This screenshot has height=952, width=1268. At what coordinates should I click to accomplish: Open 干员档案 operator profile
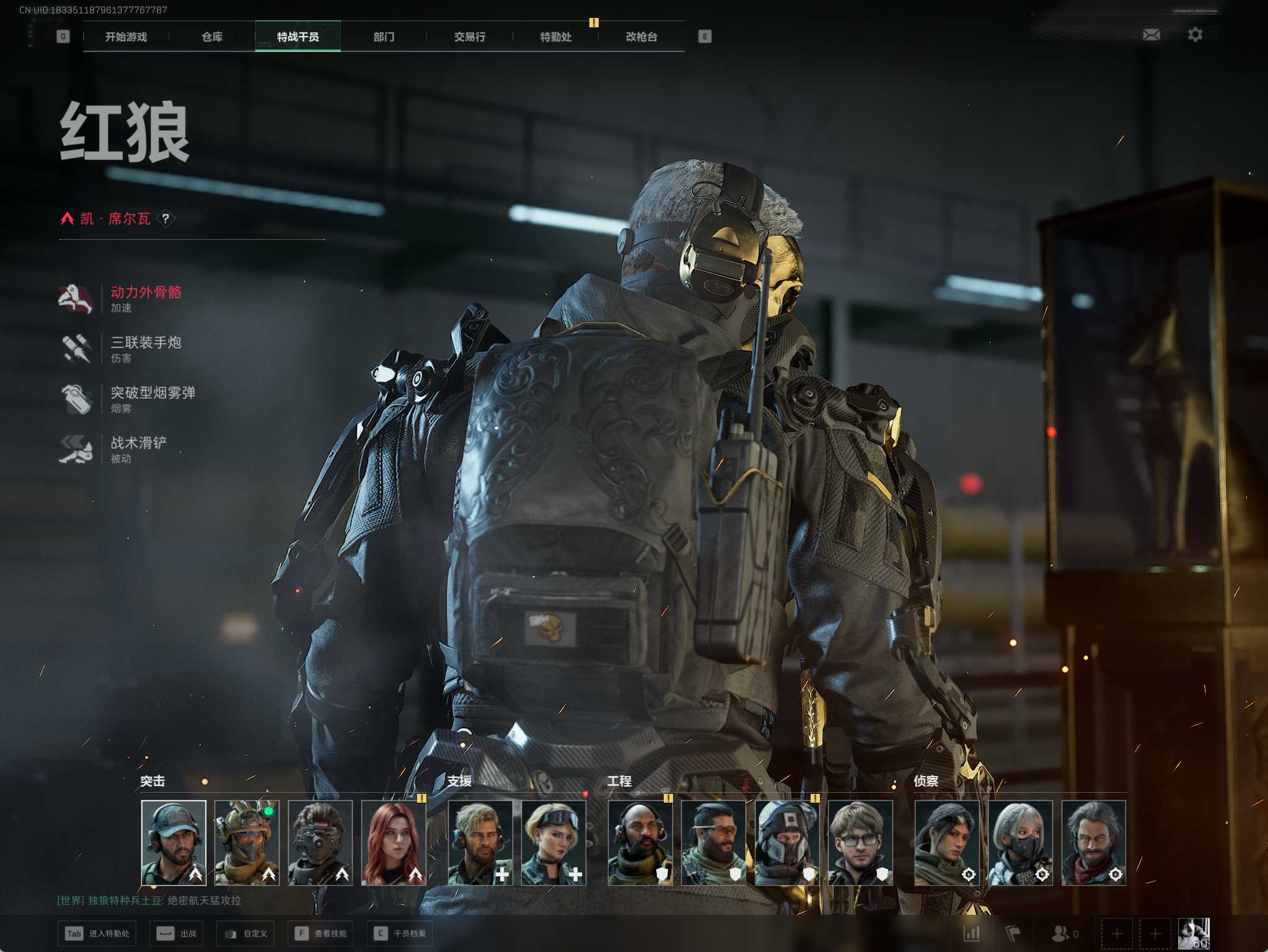[401, 933]
